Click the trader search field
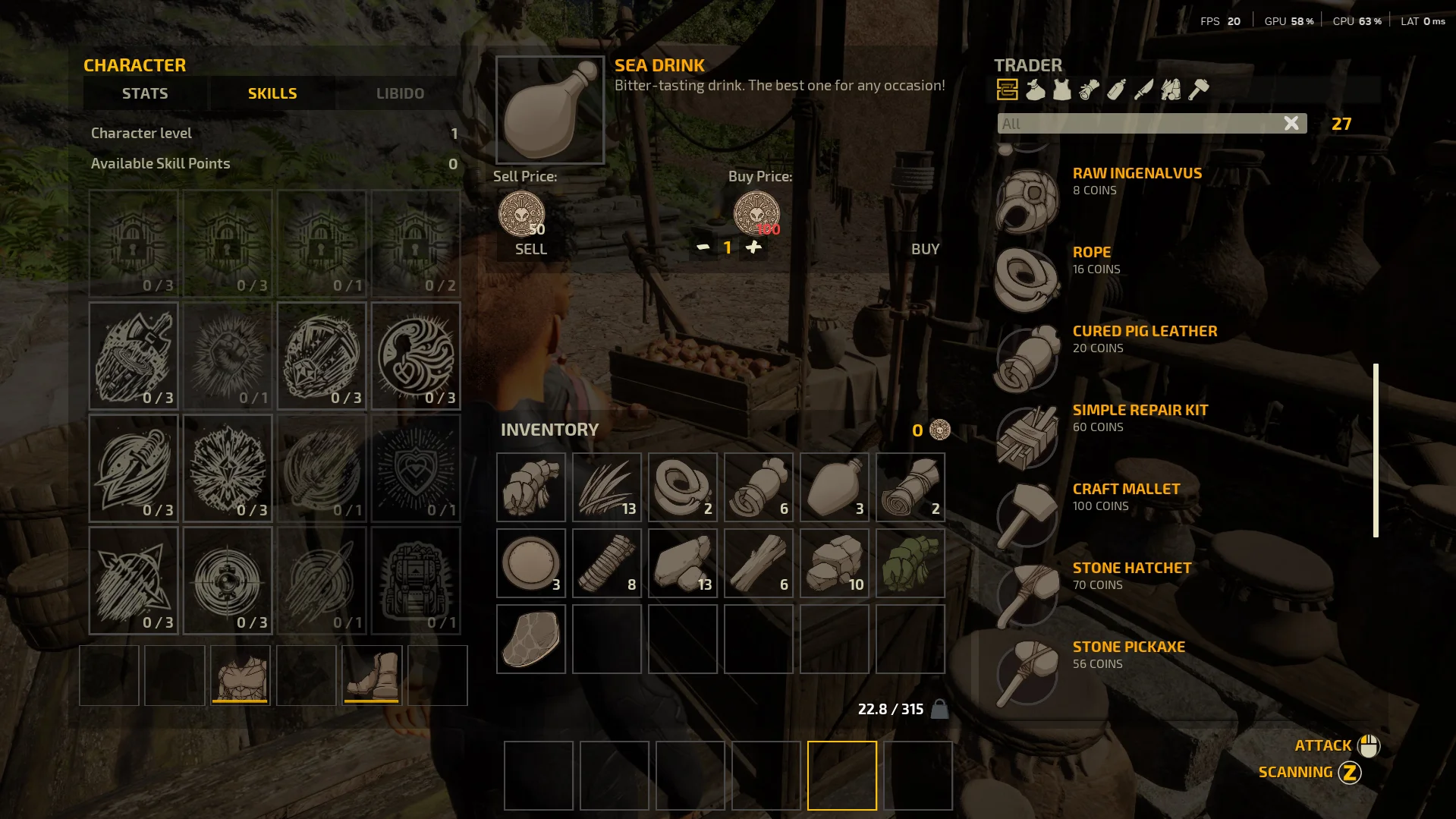 click(x=1138, y=123)
